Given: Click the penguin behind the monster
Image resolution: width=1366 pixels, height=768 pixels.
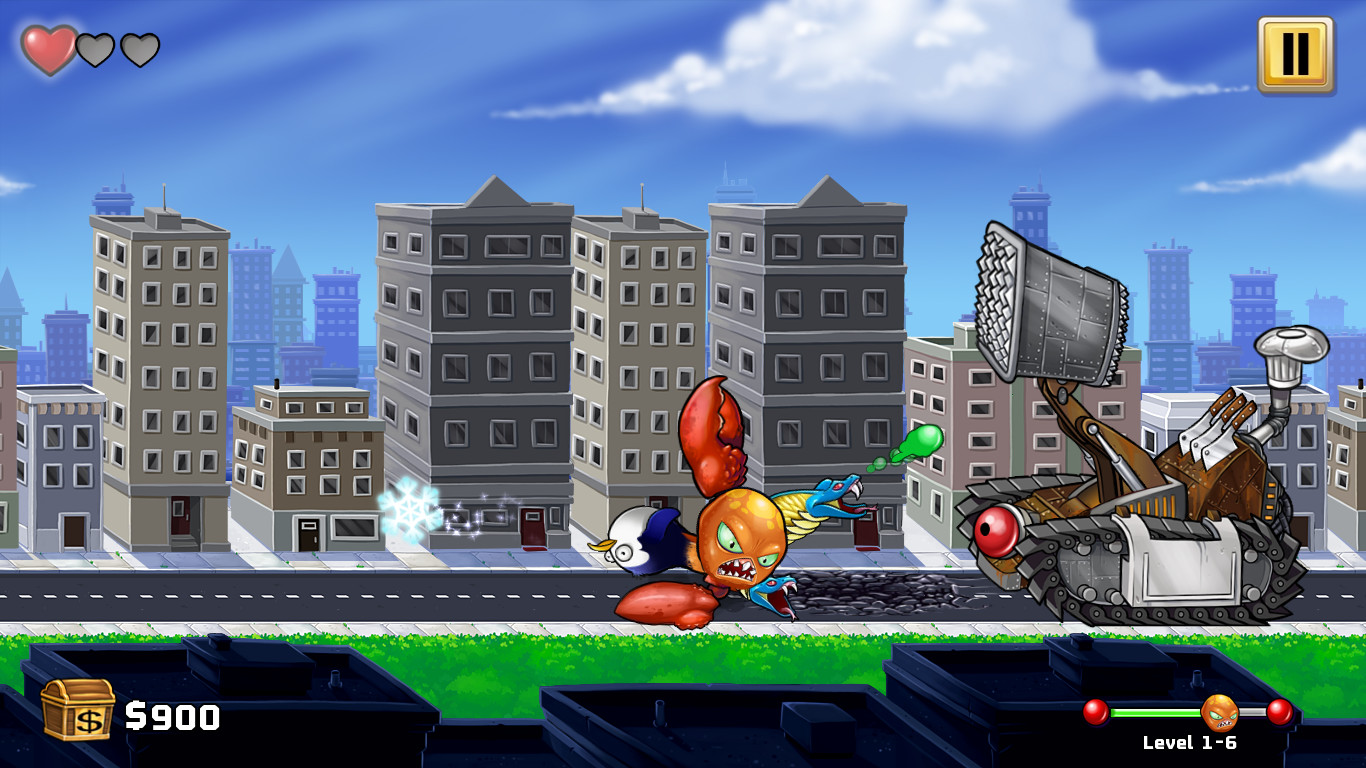Looking at the screenshot, I should click(635, 540).
